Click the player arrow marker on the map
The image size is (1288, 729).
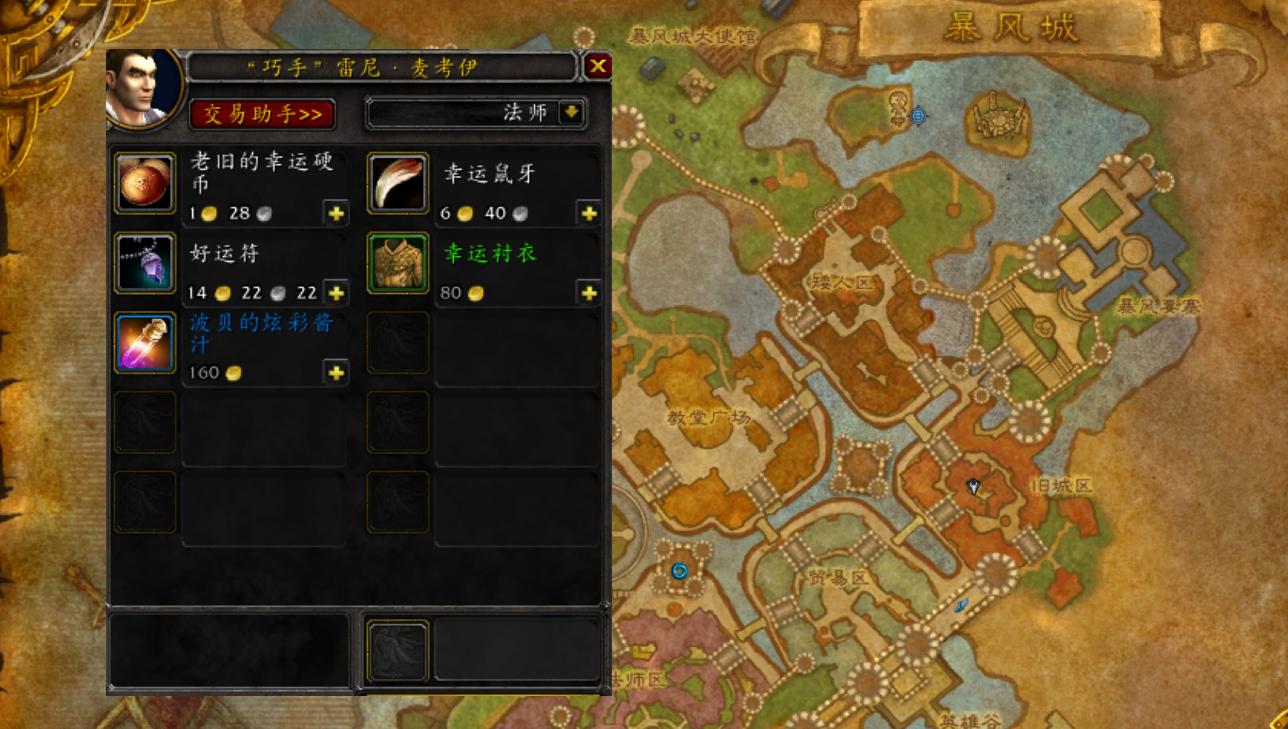972,486
